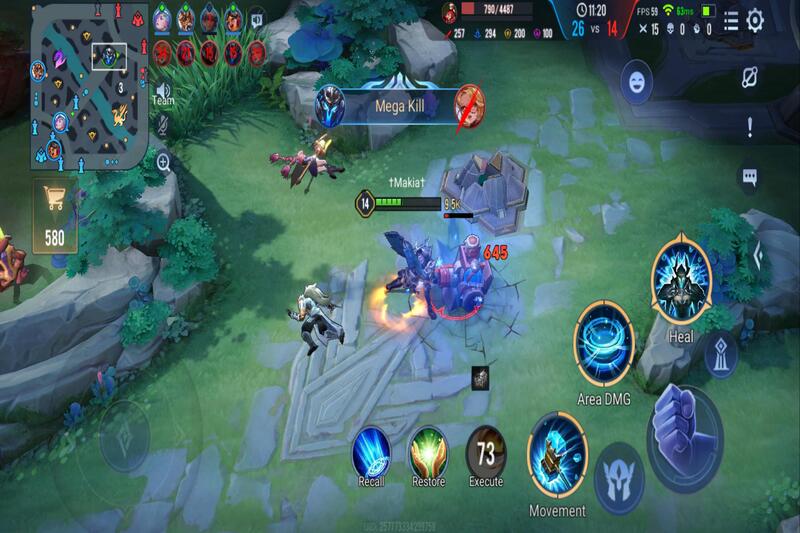Target towers with the tower button

pos(721,354)
